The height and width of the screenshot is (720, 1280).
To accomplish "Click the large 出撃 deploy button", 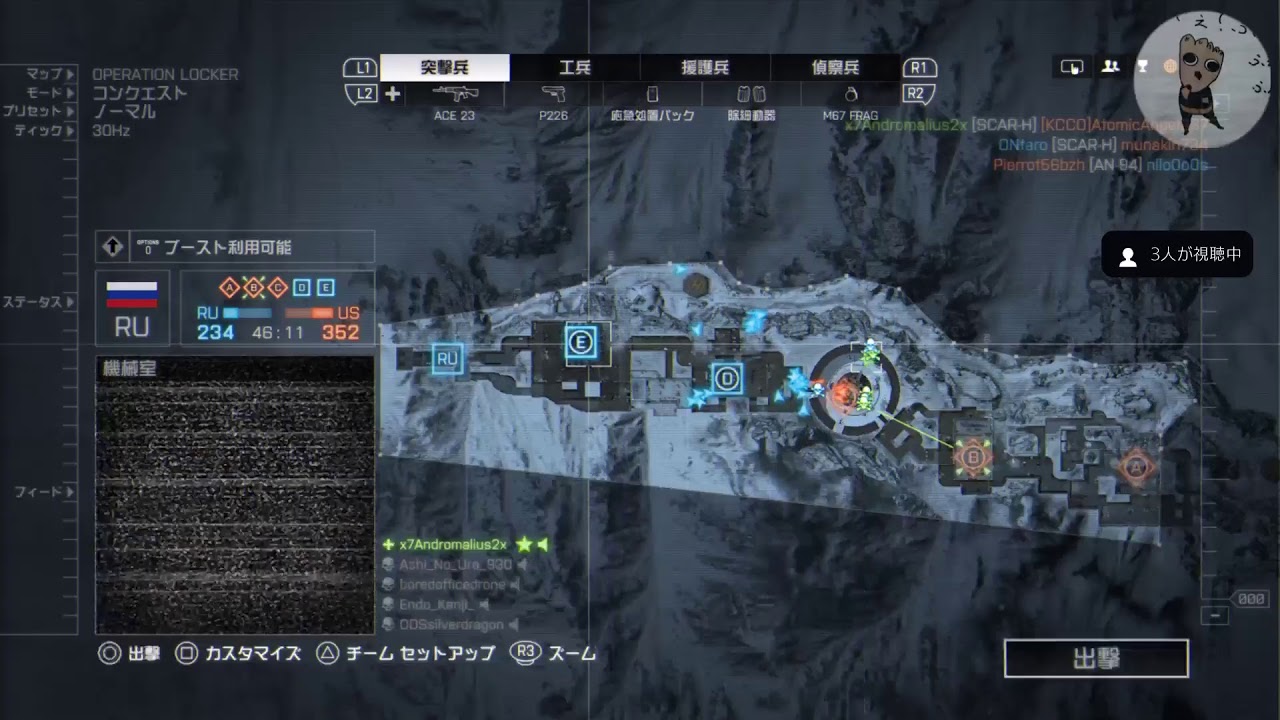I will point(1096,659).
